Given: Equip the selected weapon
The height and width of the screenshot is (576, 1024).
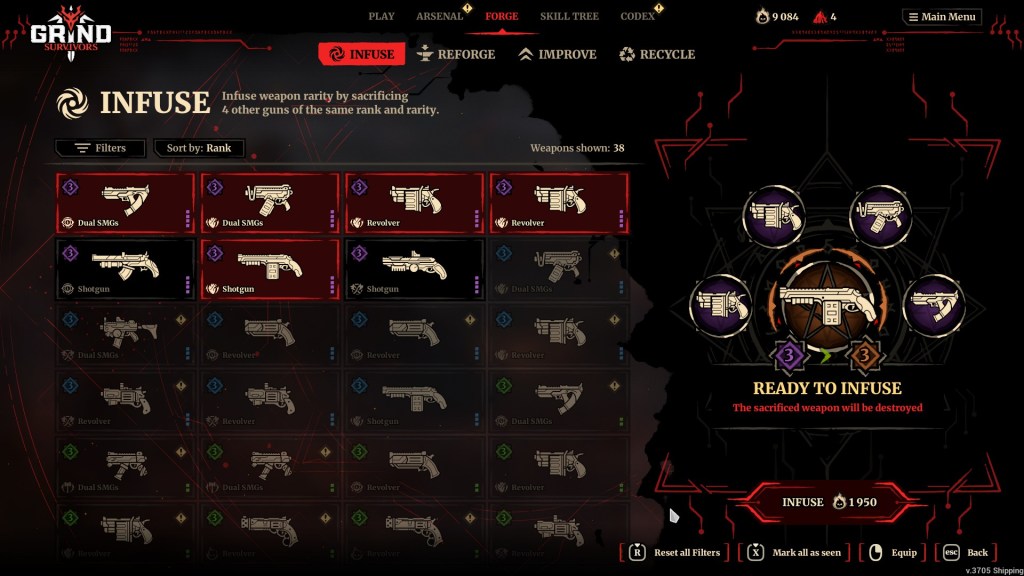Looking at the screenshot, I should click(x=893, y=552).
